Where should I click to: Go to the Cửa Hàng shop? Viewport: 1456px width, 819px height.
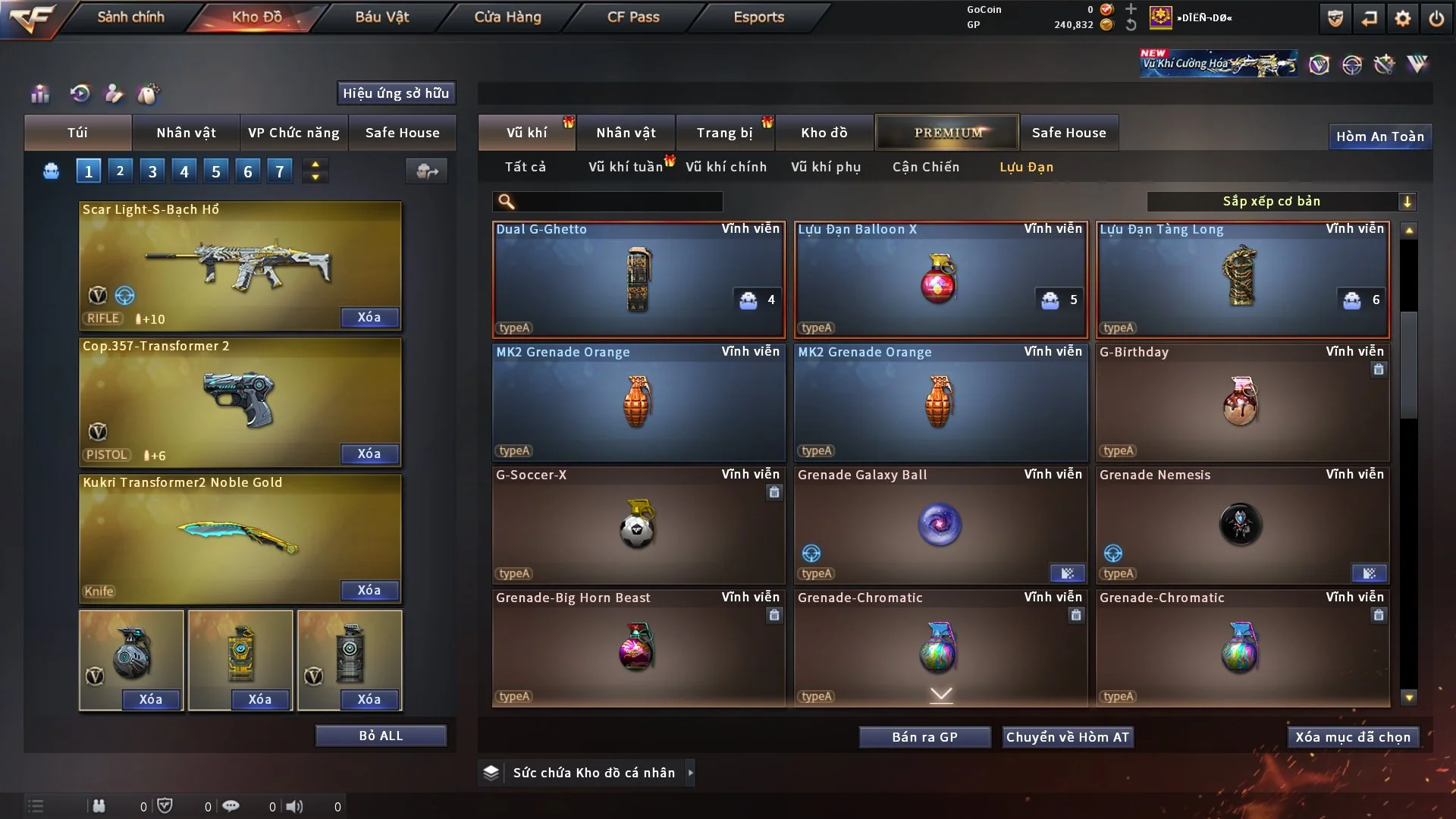point(507,17)
